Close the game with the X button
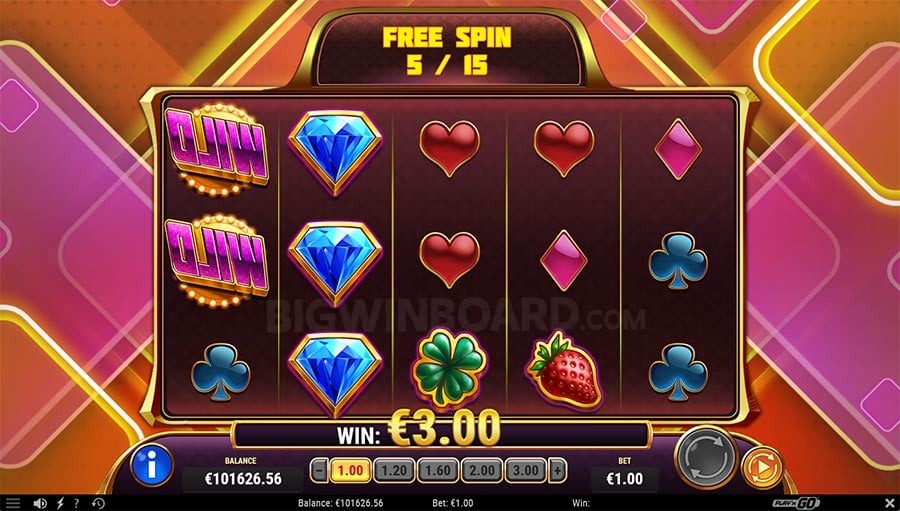 888,502
